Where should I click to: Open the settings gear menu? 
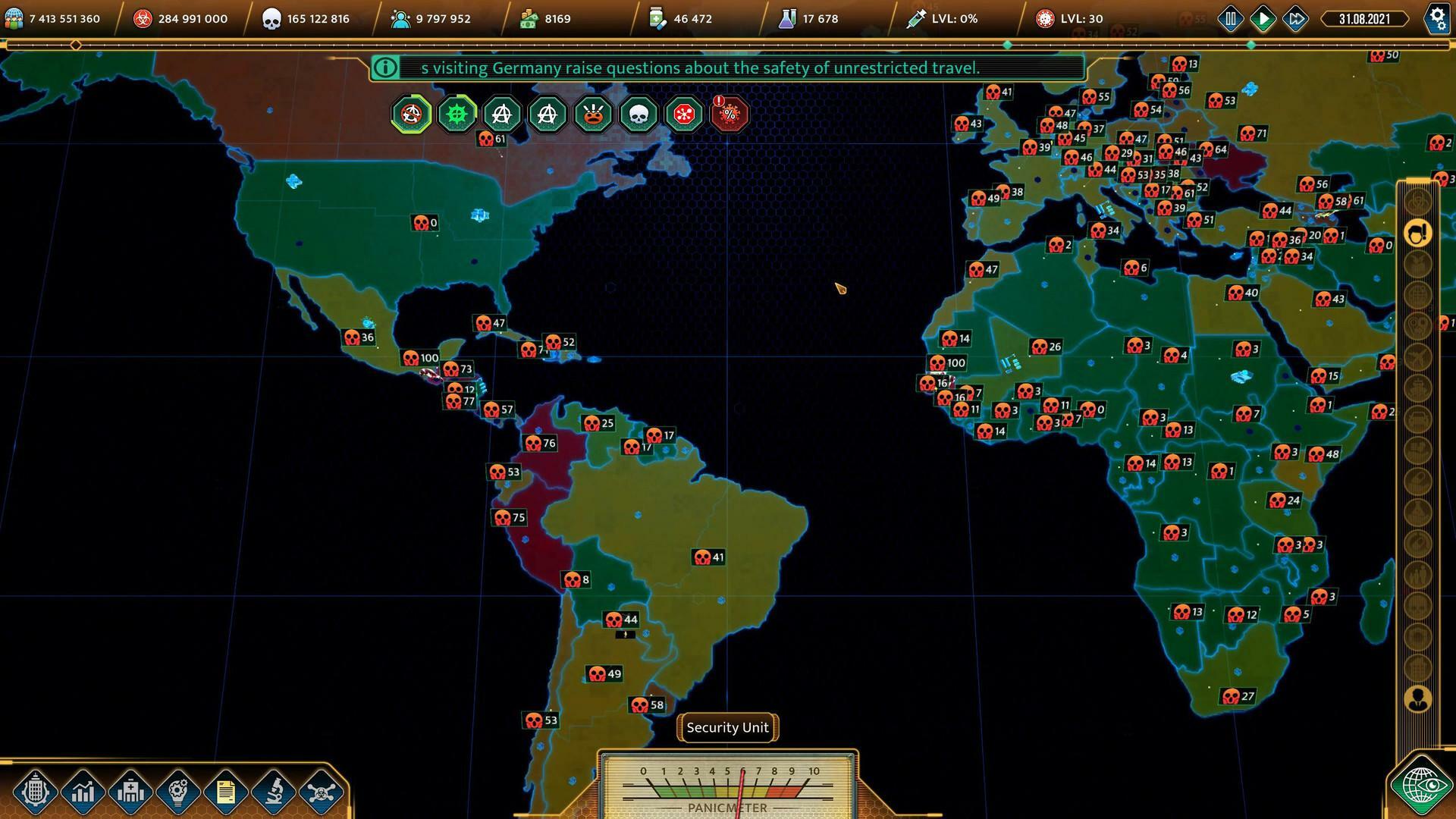tap(1438, 18)
